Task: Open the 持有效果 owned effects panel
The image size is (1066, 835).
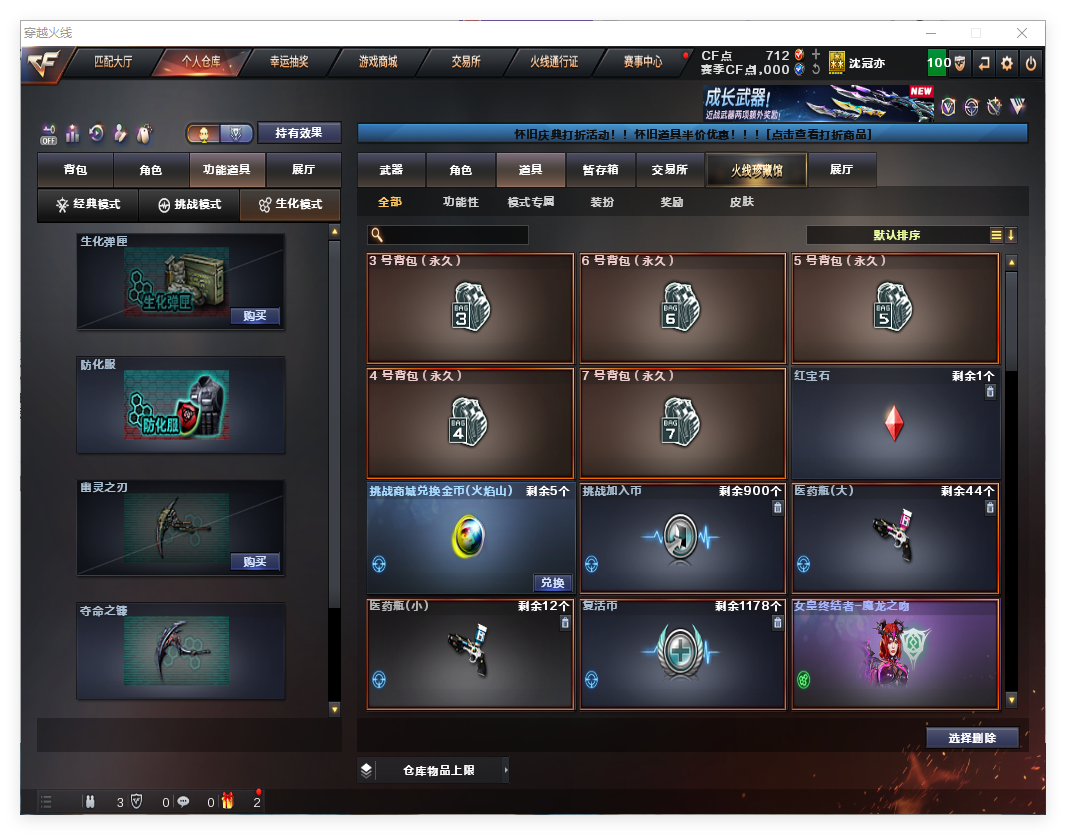Action: click(299, 133)
